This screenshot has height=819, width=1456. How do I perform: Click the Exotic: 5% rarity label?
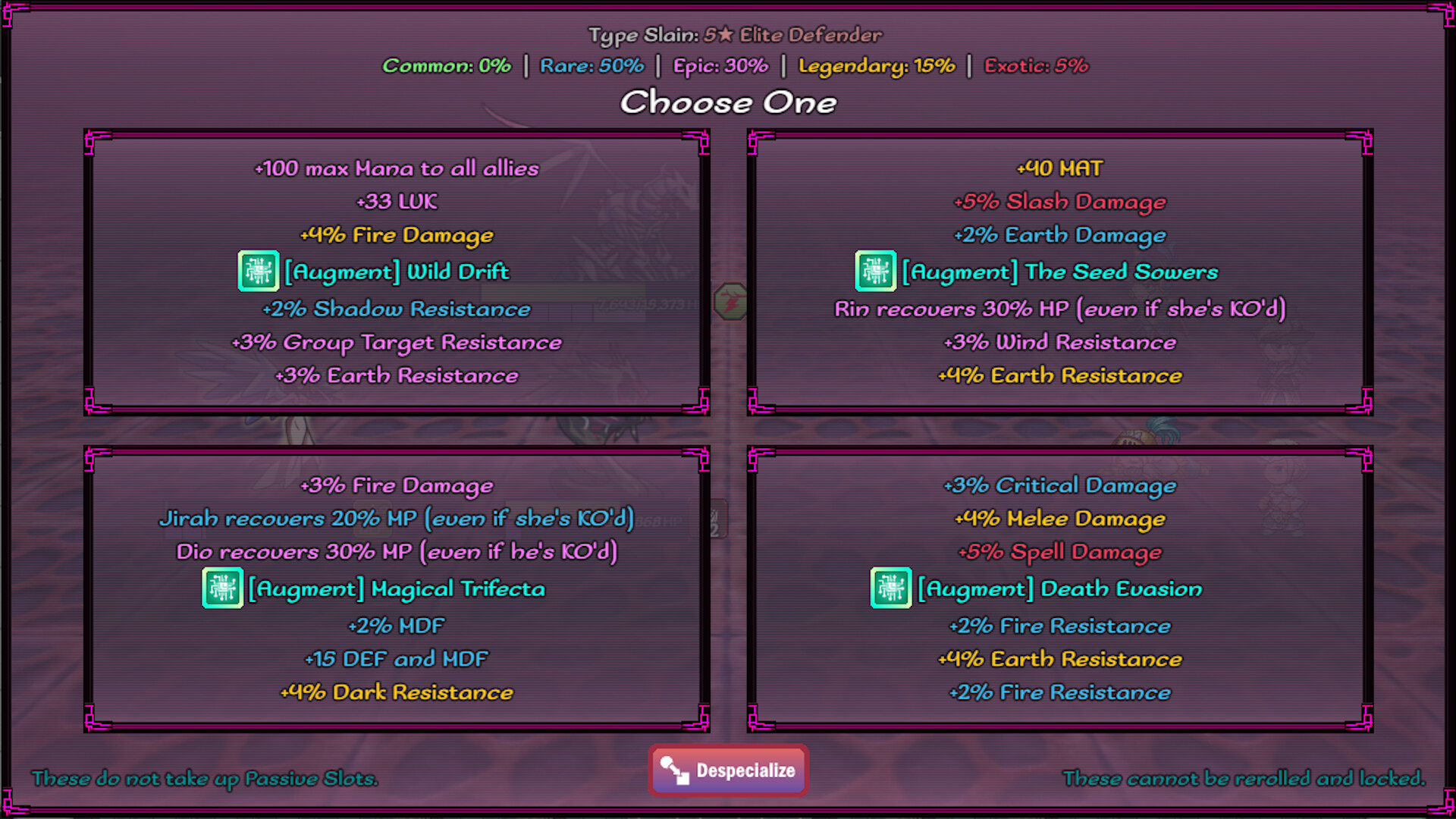pyautogui.click(x=1036, y=66)
